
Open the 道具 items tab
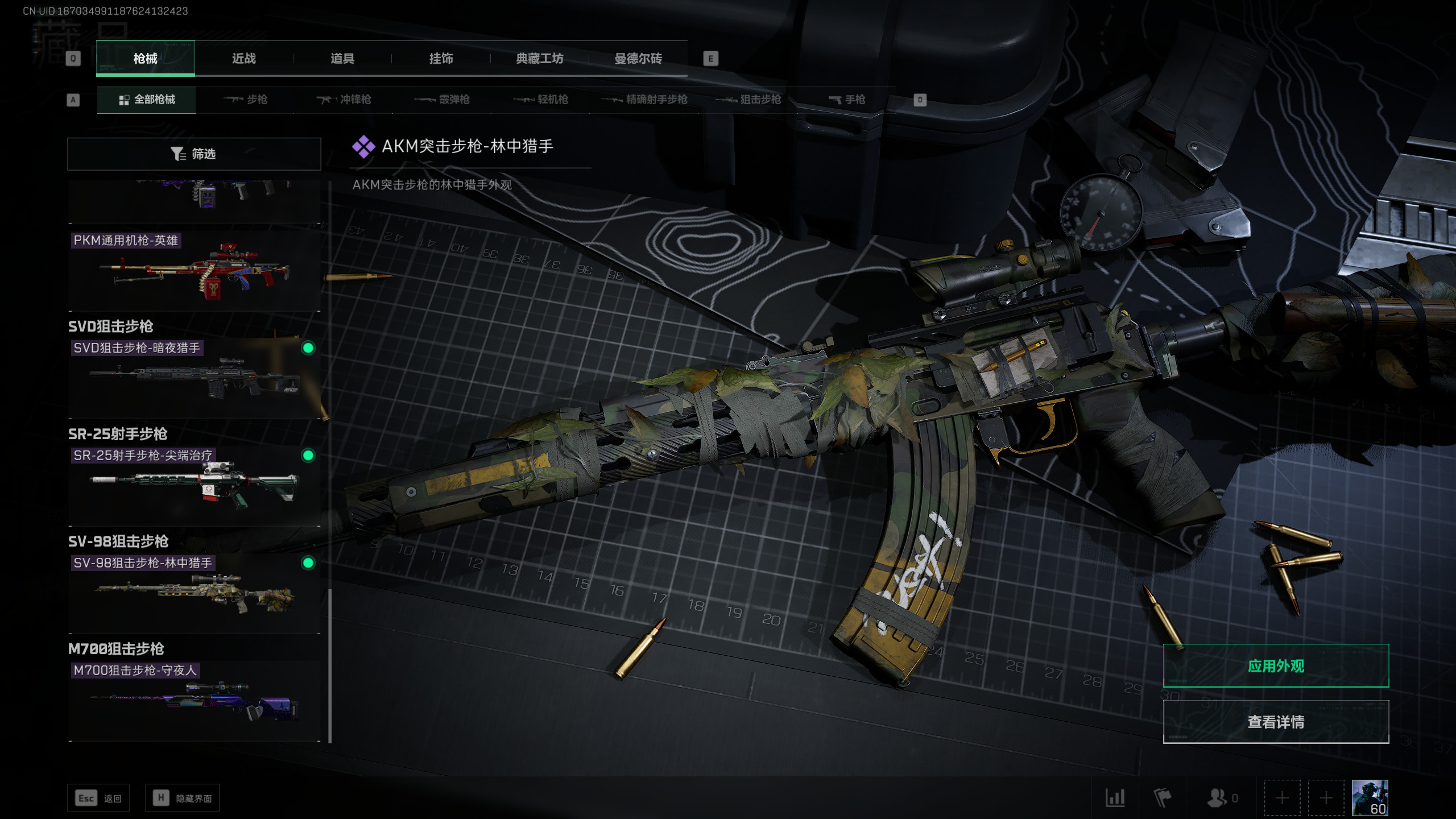point(342,59)
